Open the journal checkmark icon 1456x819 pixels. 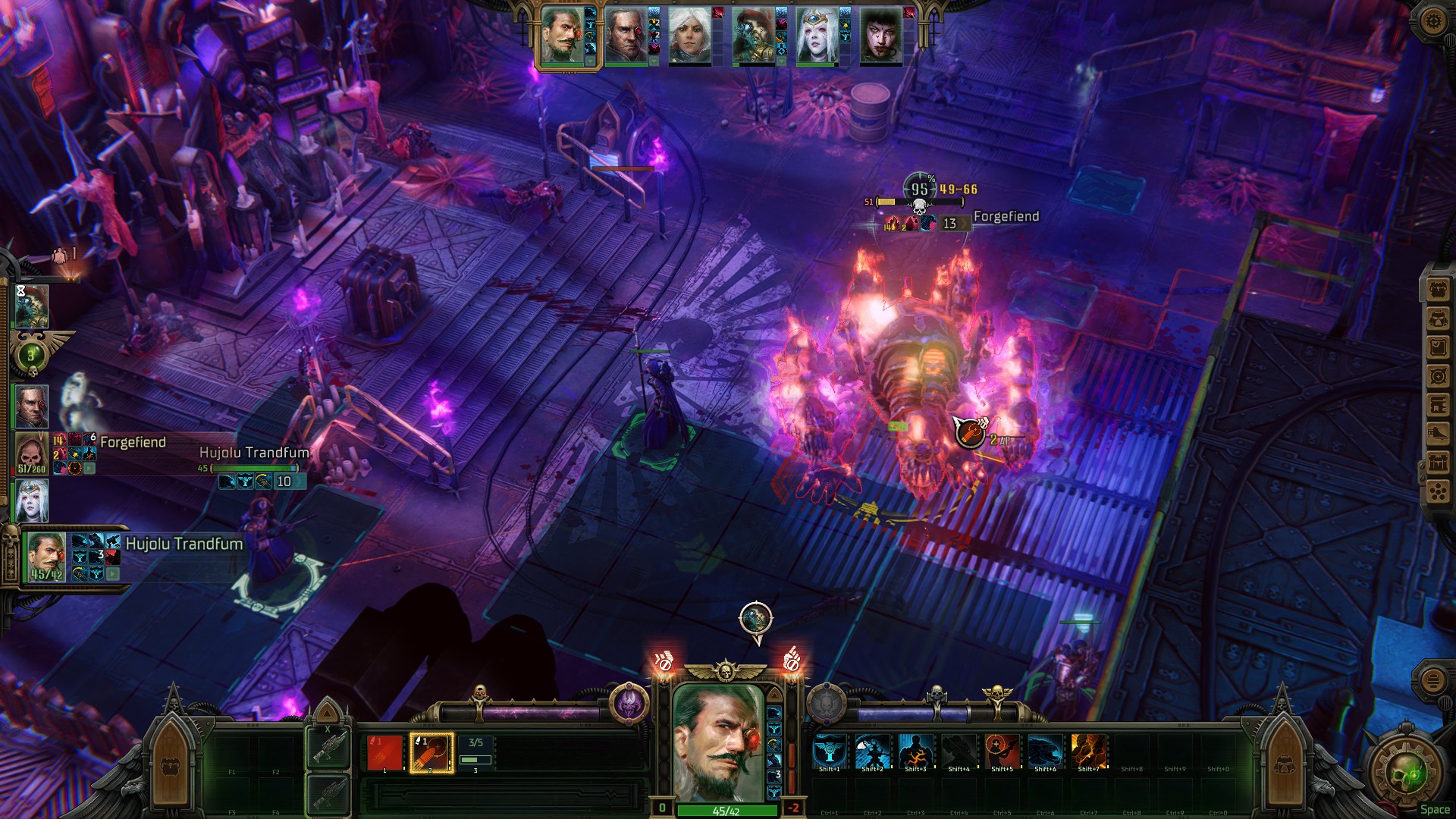point(1438,347)
